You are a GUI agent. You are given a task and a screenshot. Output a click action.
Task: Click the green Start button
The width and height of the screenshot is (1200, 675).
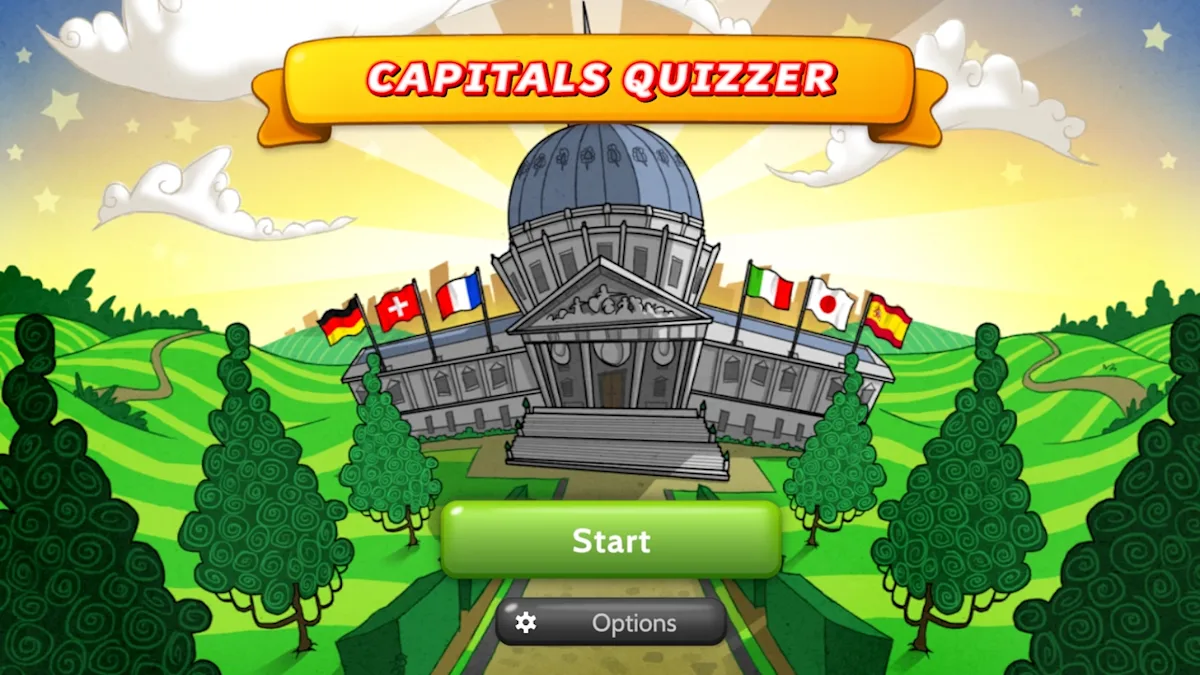pos(611,540)
